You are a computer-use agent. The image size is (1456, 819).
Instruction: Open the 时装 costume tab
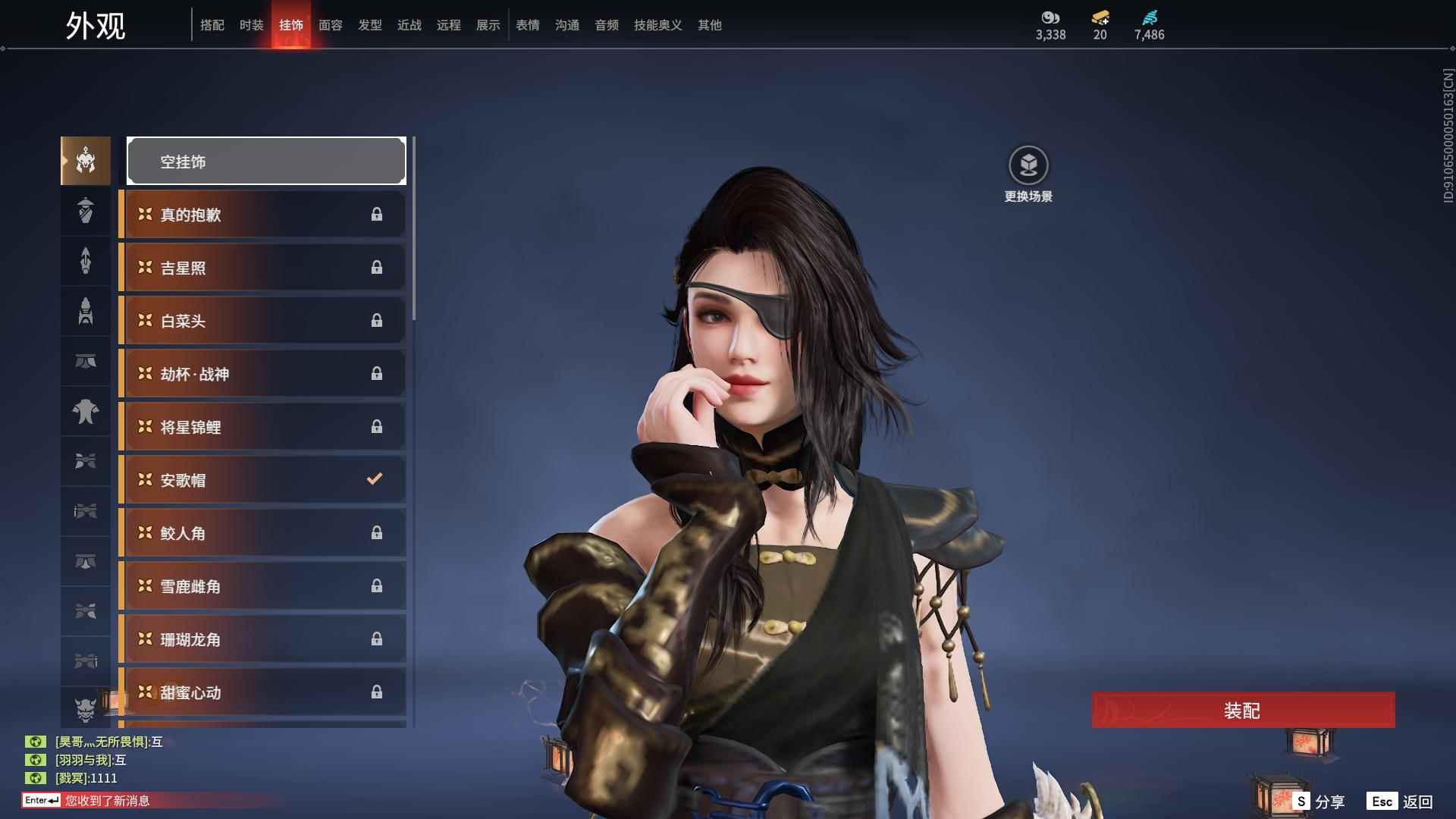click(x=252, y=25)
